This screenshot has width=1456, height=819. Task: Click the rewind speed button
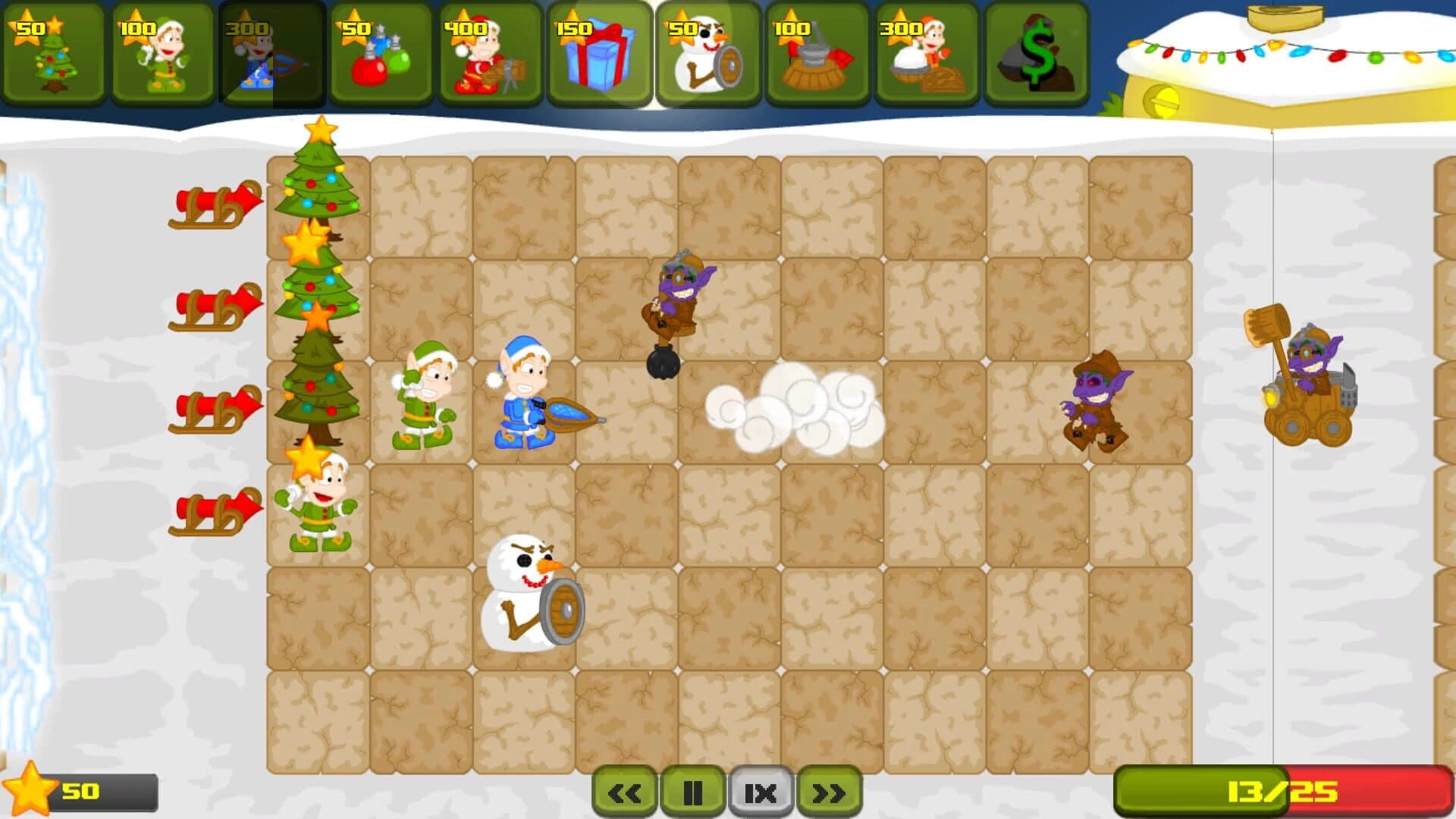pos(624,791)
